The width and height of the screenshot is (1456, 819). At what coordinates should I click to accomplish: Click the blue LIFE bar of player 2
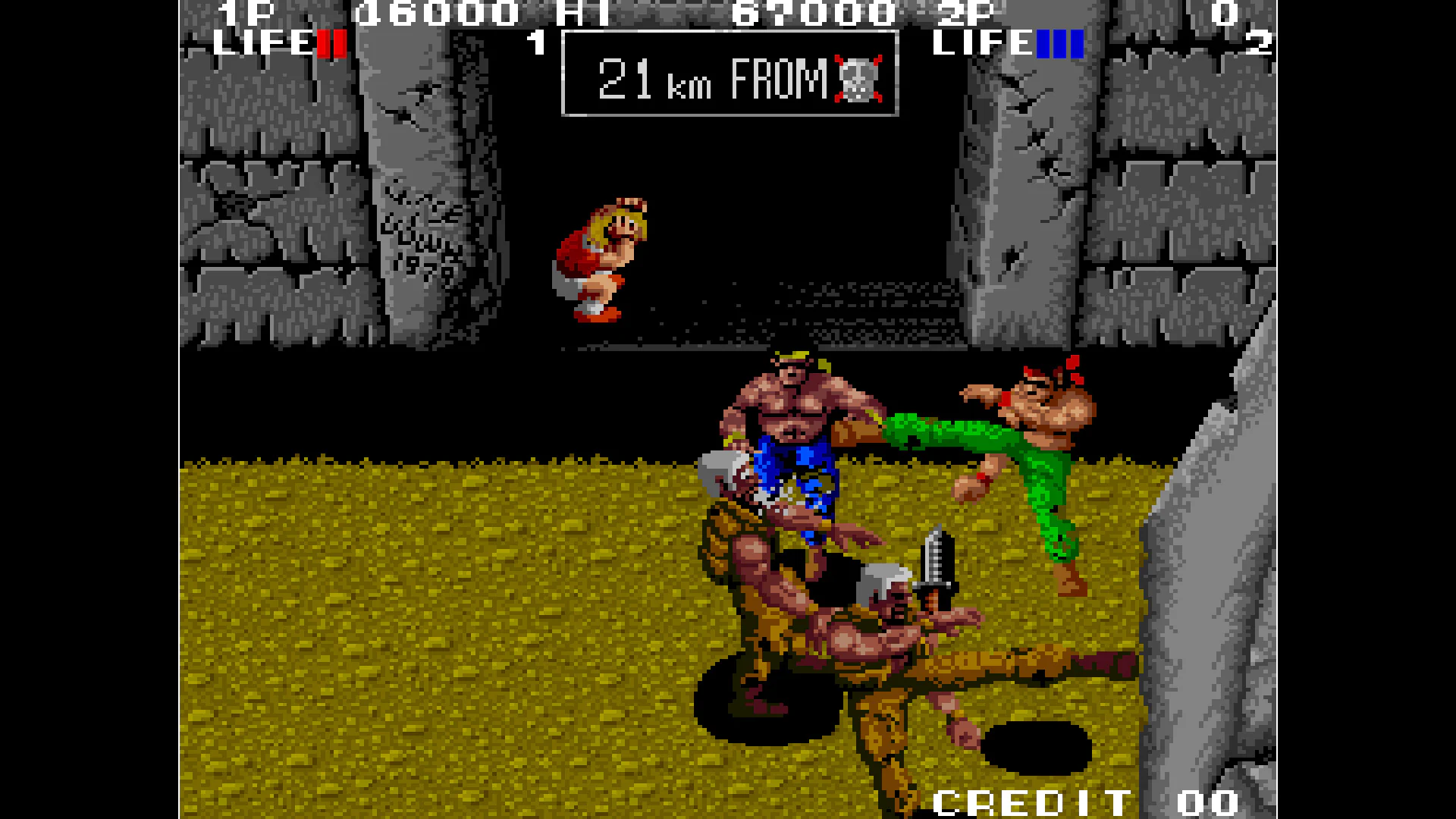pyautogui.click(x=1058, y=43)
